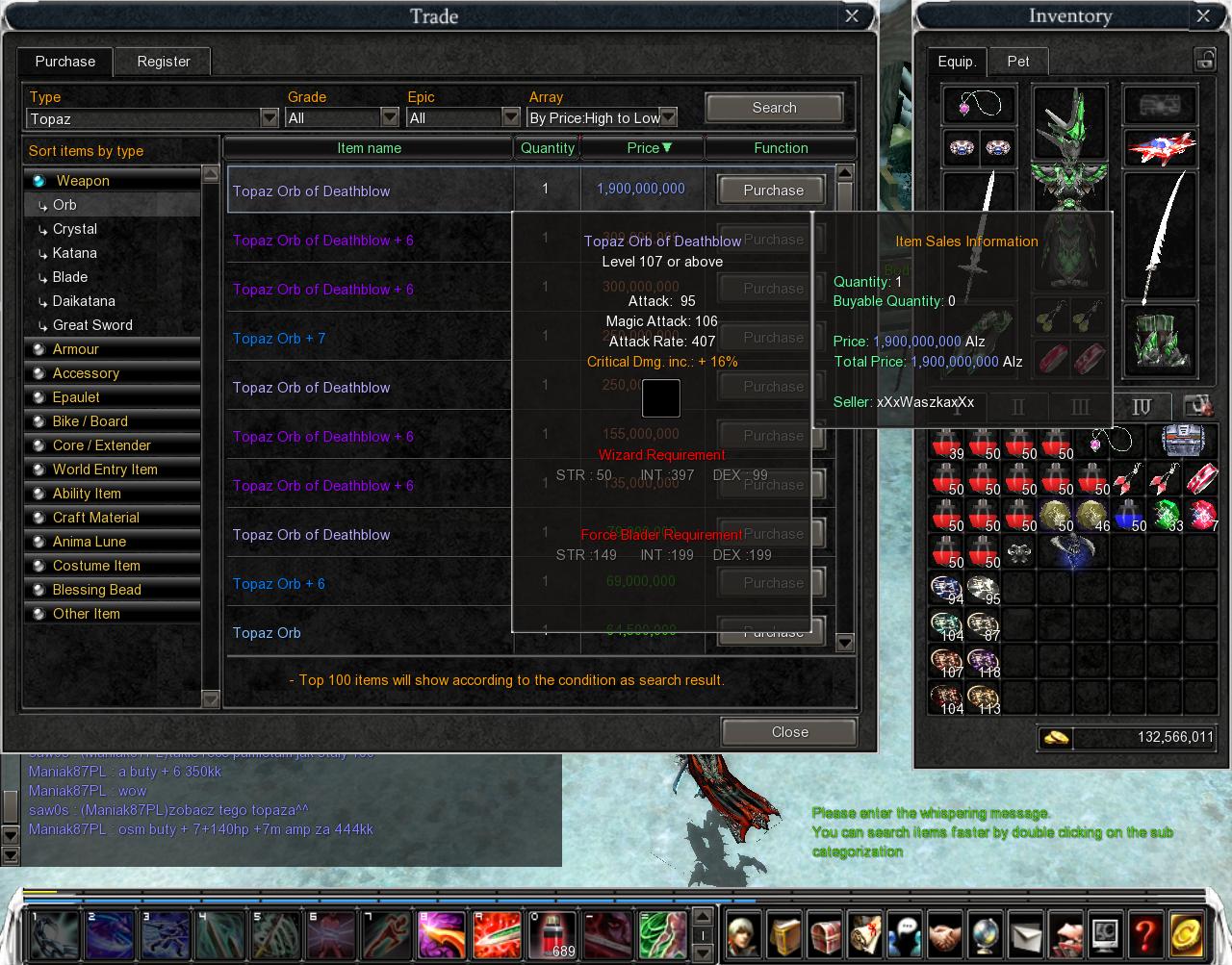Close the Trade window
1232x965 pixels.
[852, 16]
